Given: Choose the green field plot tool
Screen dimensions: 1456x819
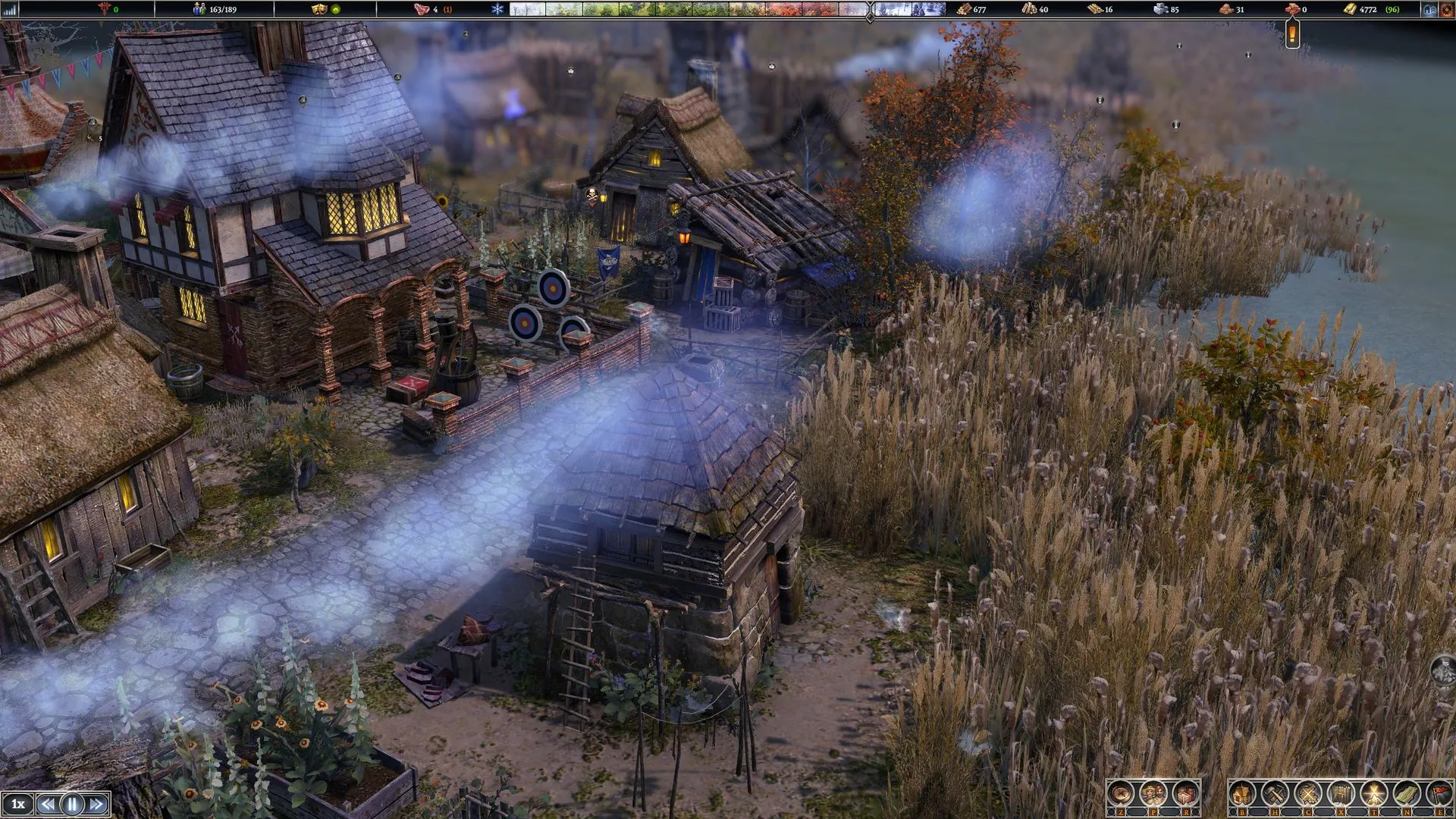Looking at the screenshot, I should tap(1406, 795).
